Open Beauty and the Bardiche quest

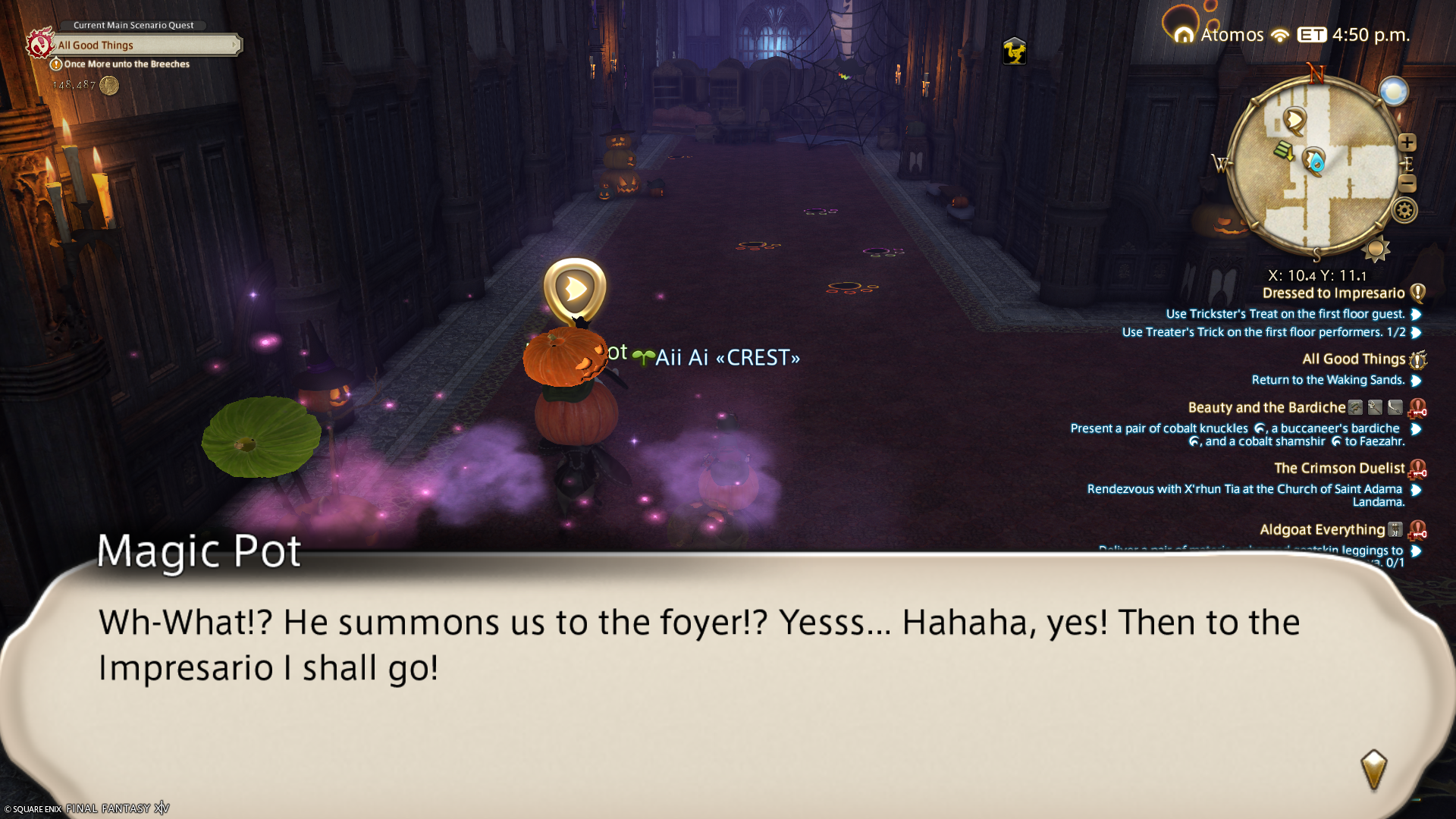point(1266,408)
